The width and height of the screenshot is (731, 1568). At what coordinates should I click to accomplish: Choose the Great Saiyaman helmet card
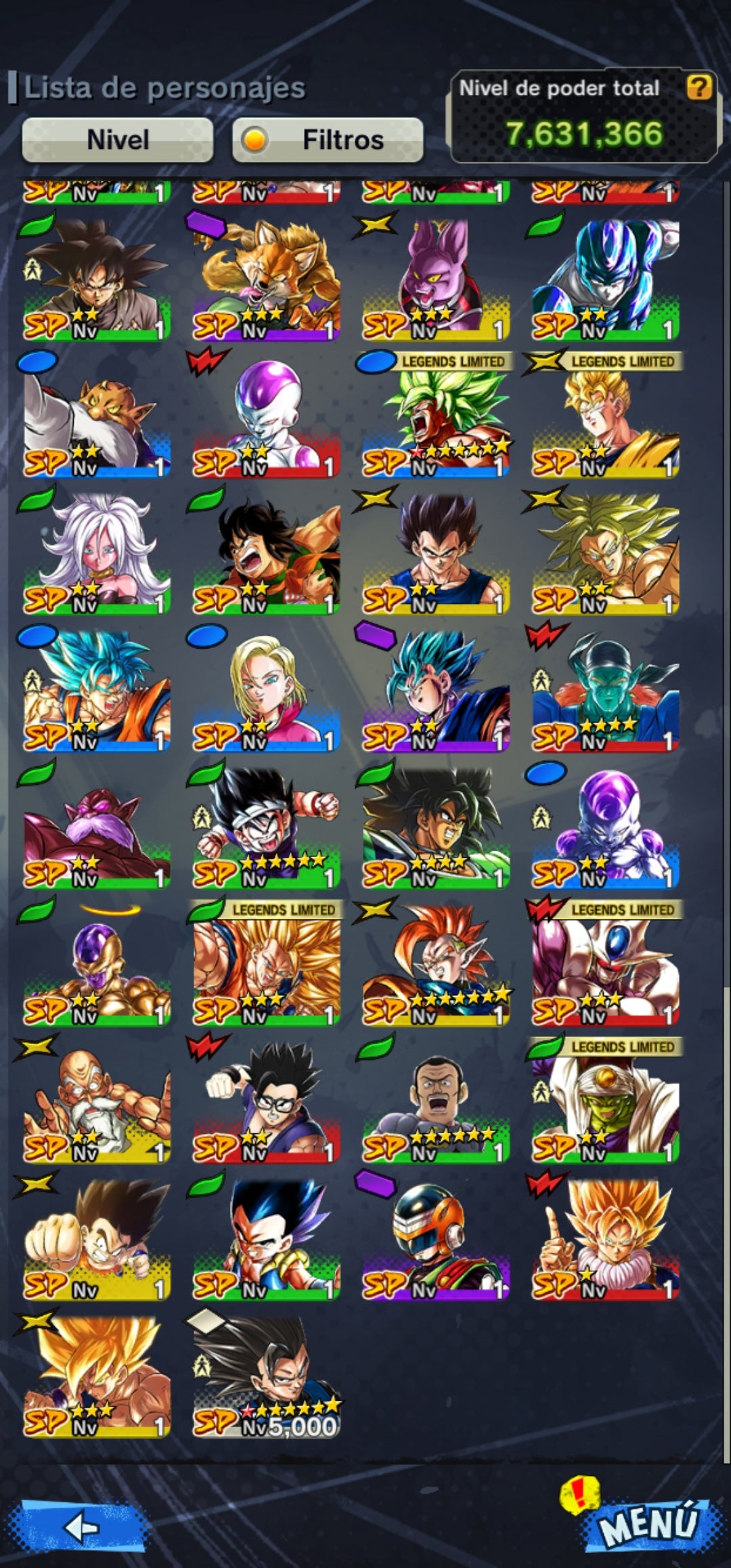click(436, 1238)
